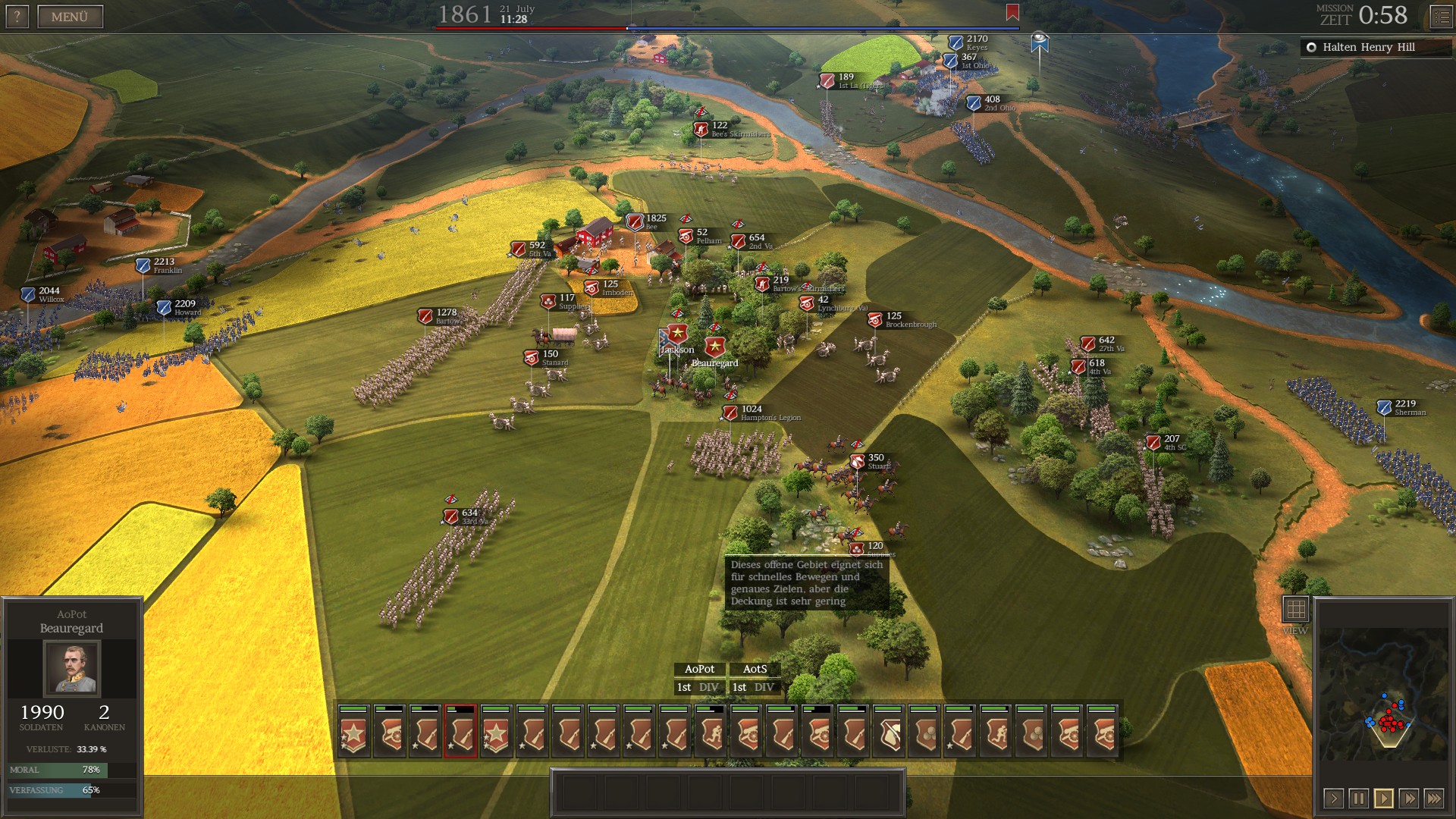Enable fastest game speed
Image resolution: width=1456 pixels, height=819 pixels.
(x=1433, y=799)
